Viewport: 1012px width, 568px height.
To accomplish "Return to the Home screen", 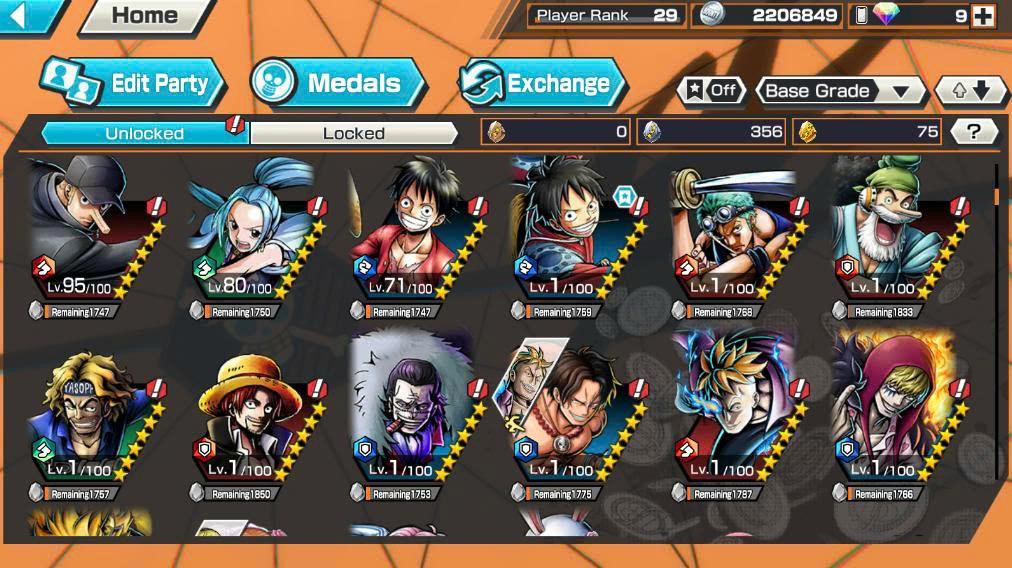I will coord(145,16).
